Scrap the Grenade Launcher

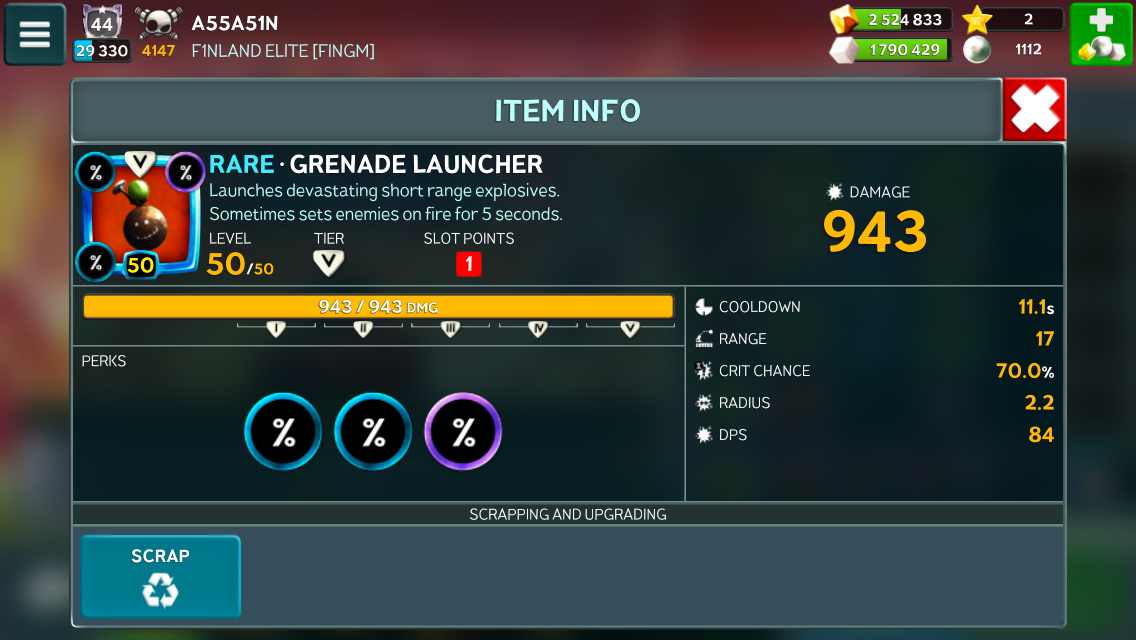[160, 577]
